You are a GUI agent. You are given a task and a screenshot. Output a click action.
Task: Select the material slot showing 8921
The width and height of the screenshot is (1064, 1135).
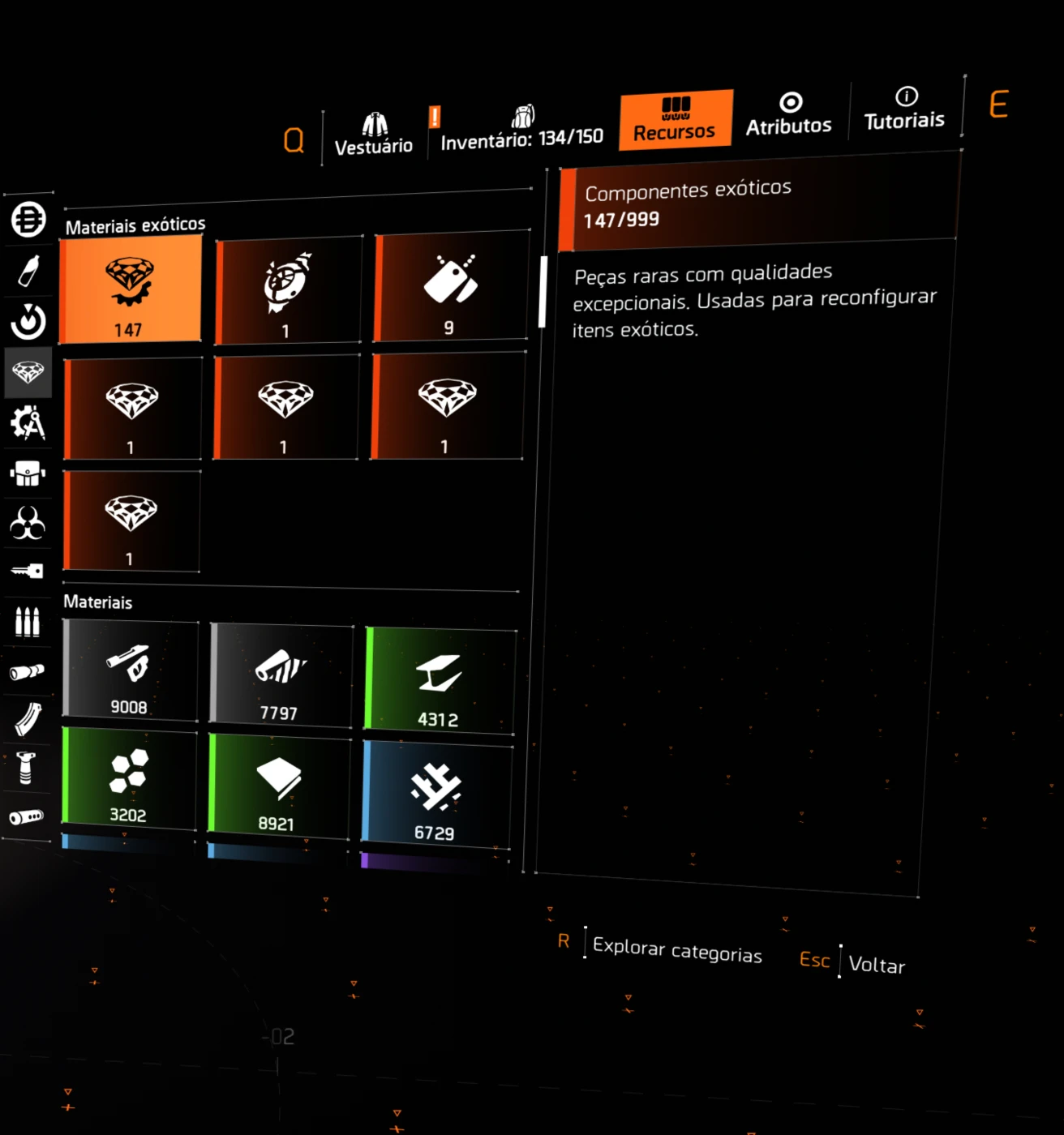pyautogui.click(x=280, y=786)
